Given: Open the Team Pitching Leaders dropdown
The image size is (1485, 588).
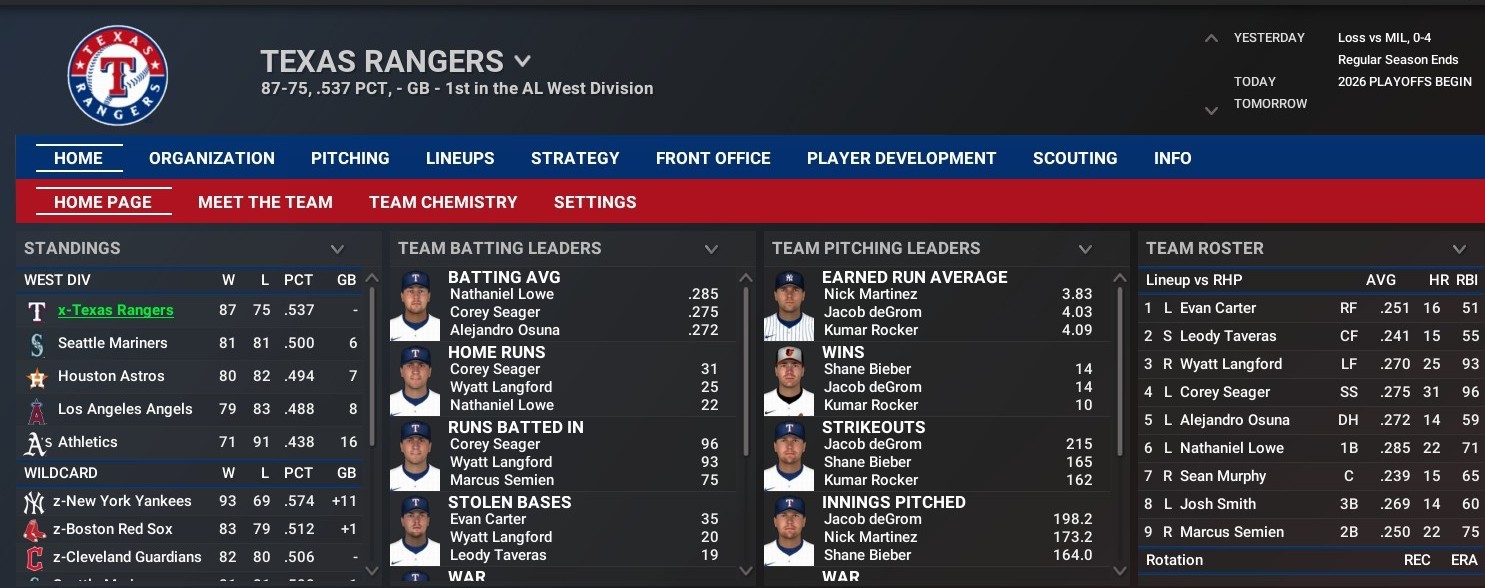Looking at the screenshot, I should click(x=1085, y=249).
